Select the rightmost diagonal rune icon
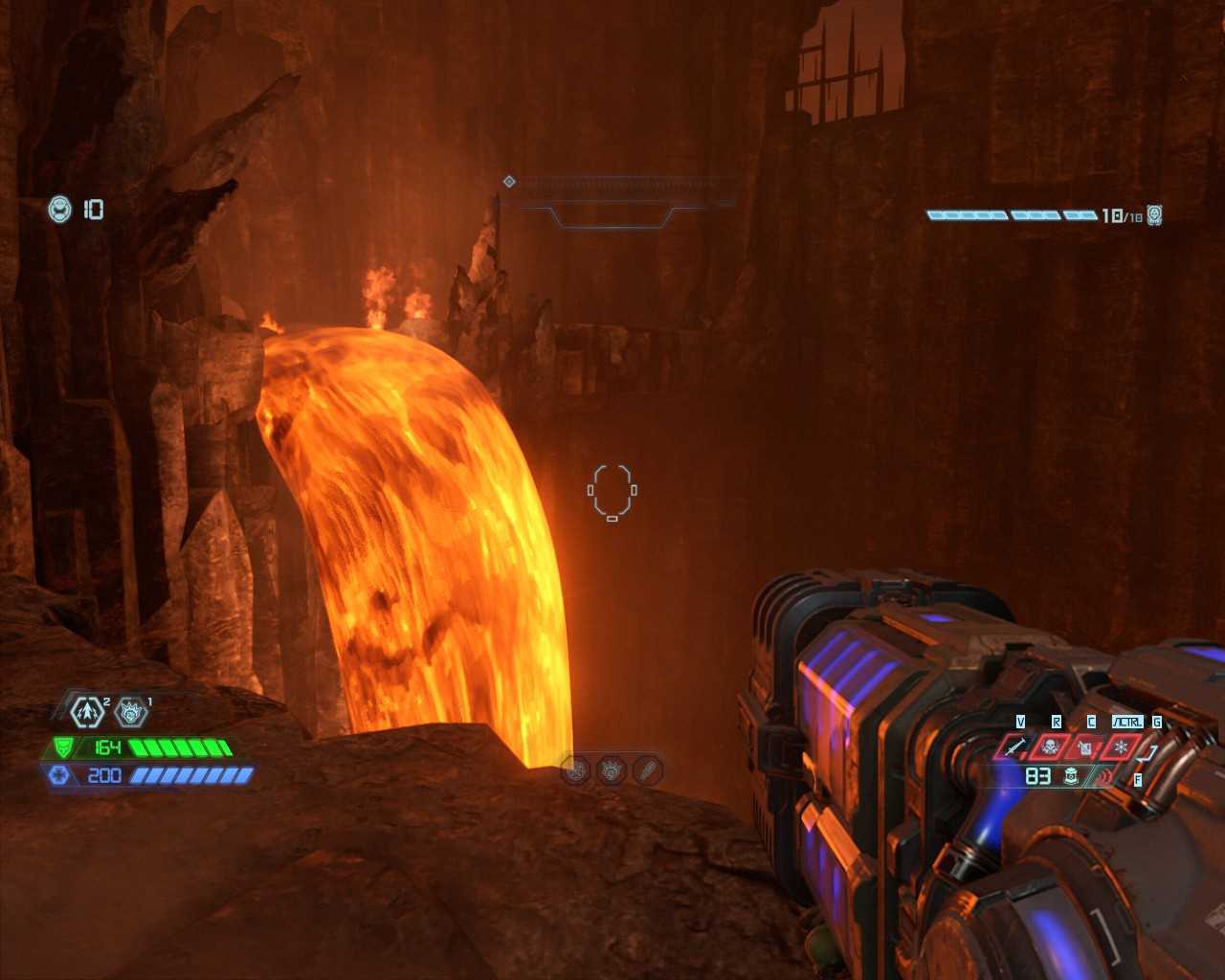The width and height of the screenshot is (1225, 980). (x=648, y=769)
